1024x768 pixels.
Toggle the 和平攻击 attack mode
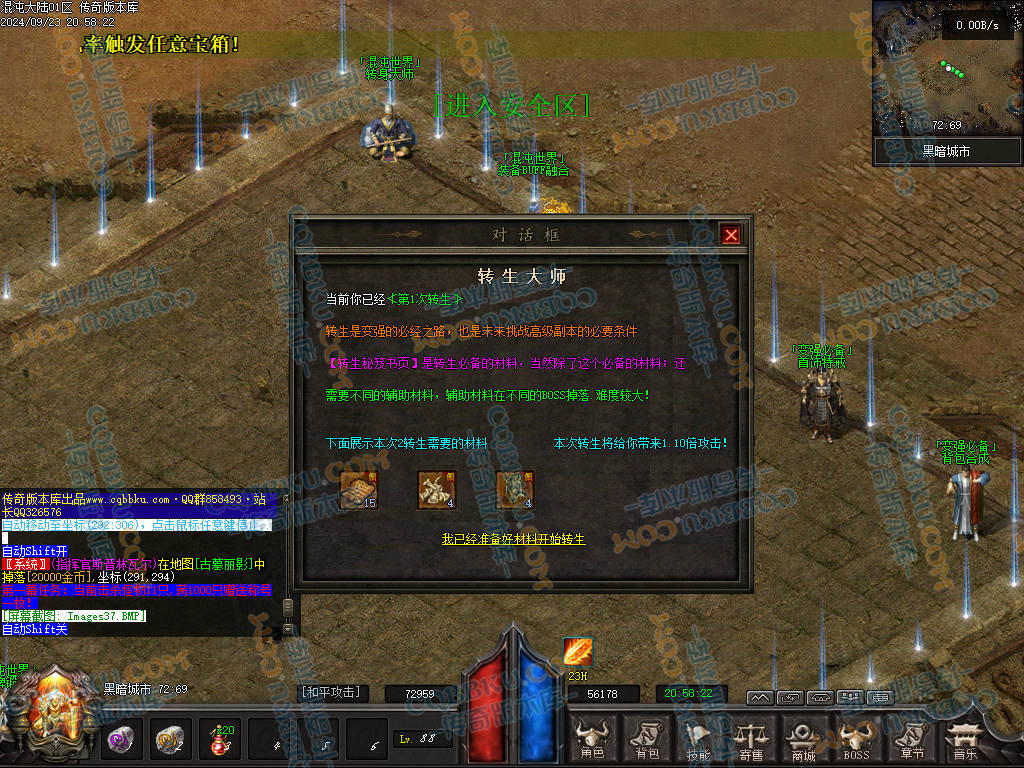[330, 692]
